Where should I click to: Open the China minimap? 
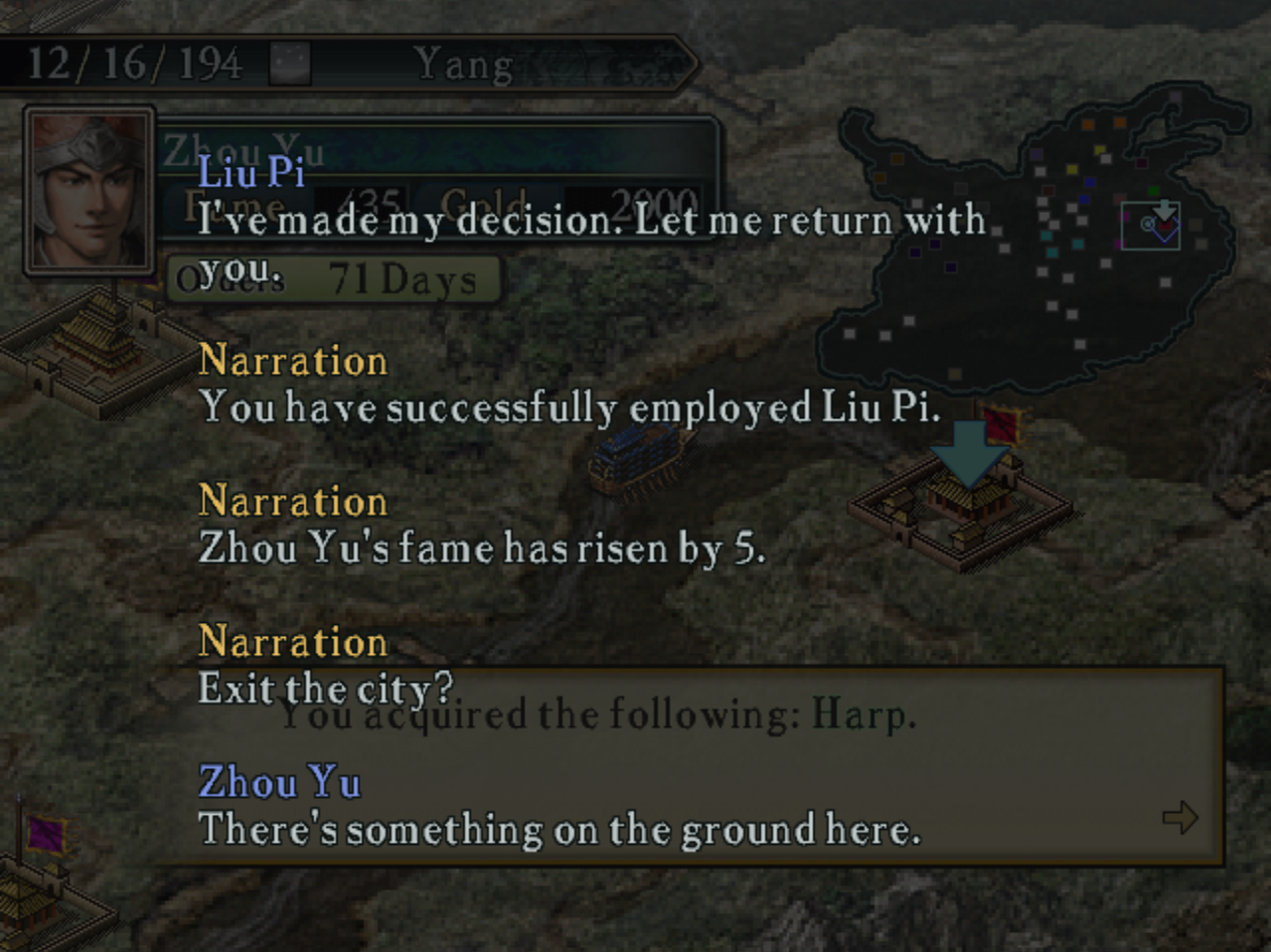click(x=1033, y=238)
